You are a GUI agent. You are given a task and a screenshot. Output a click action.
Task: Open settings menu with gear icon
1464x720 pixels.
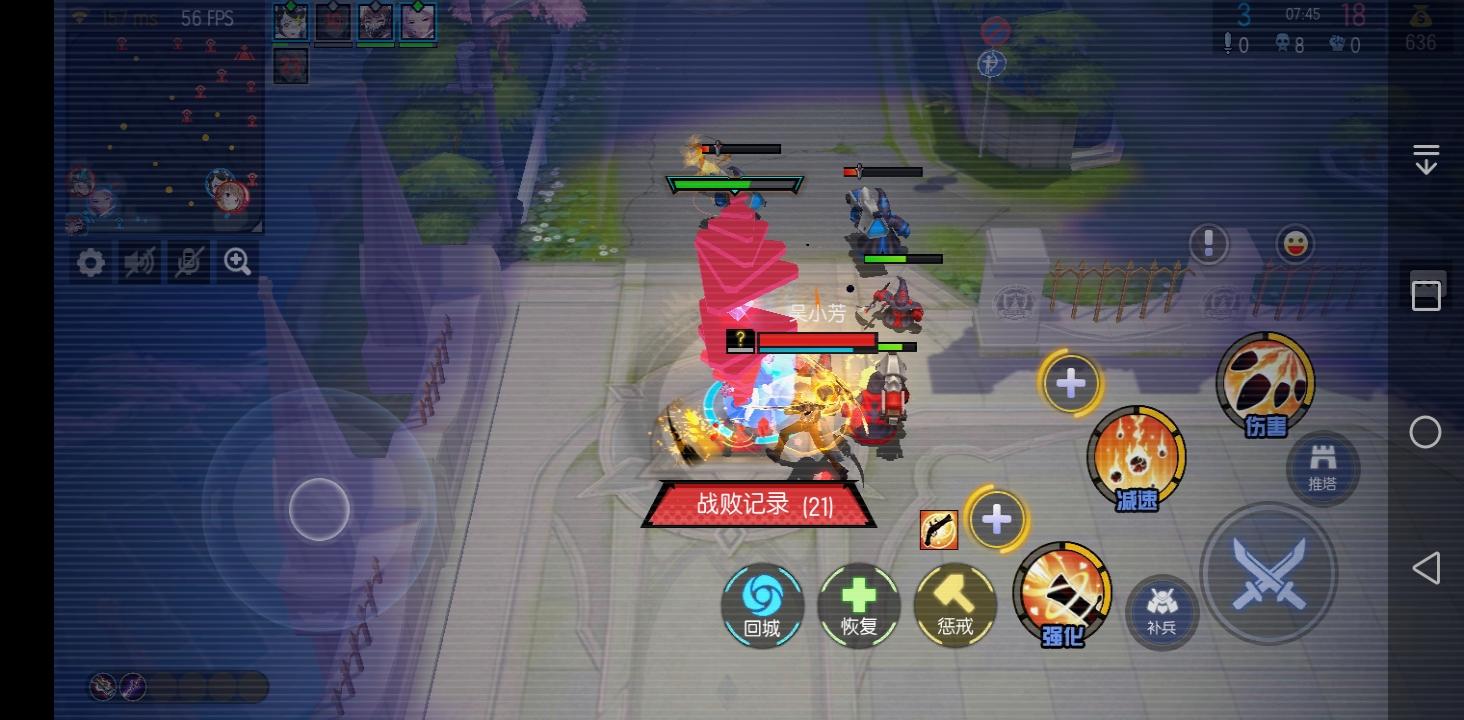[90, 262]
